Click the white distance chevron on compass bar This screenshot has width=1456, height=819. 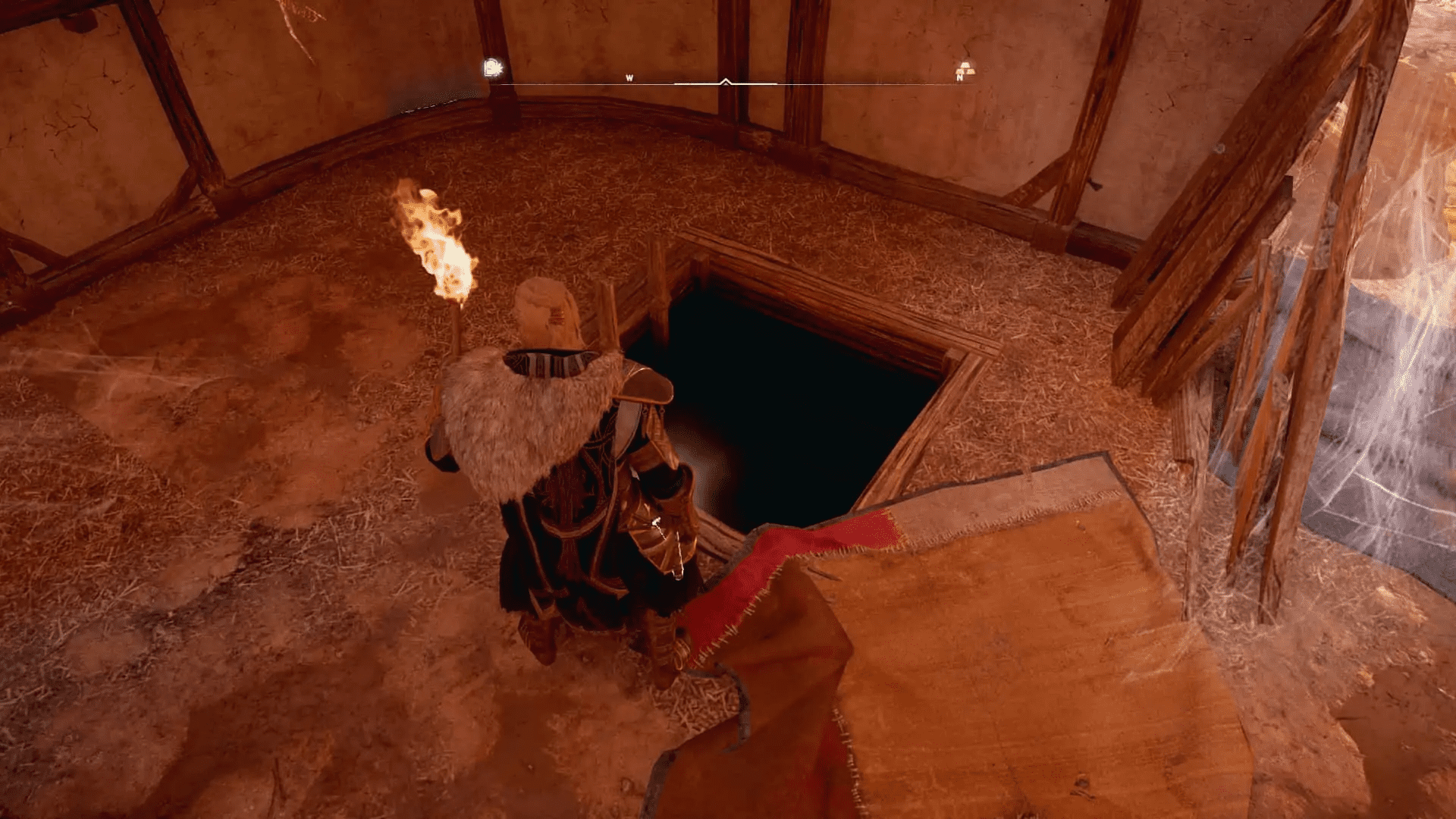click(726, 82)
